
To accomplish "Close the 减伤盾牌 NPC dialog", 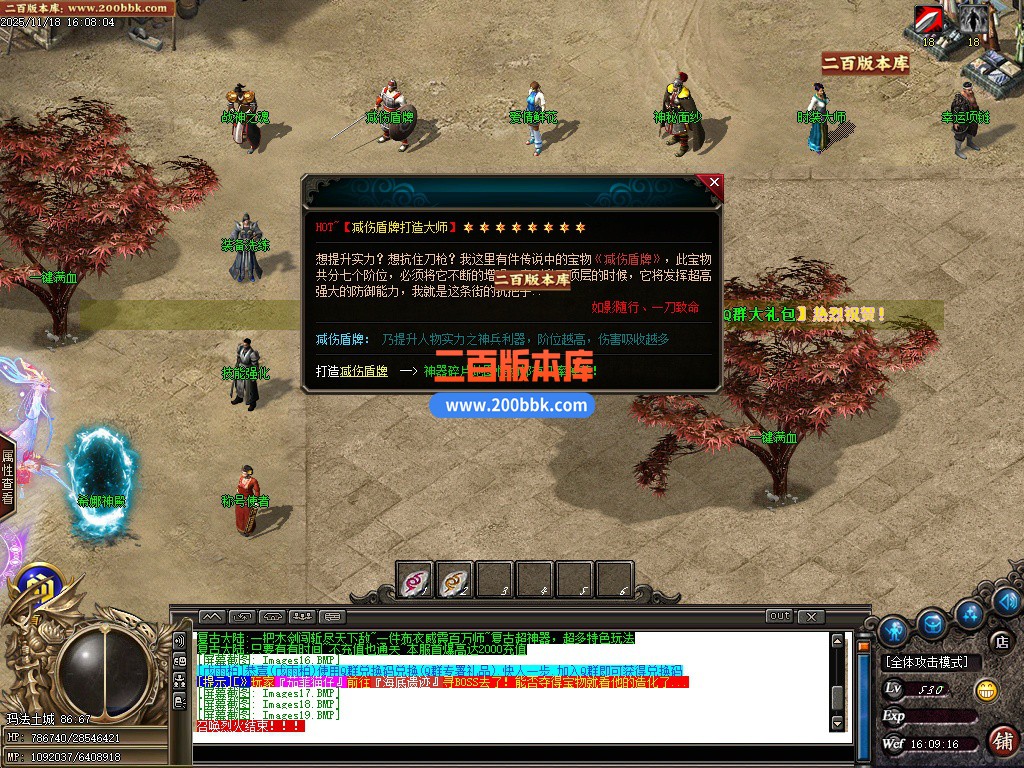I will pos(713,183).
